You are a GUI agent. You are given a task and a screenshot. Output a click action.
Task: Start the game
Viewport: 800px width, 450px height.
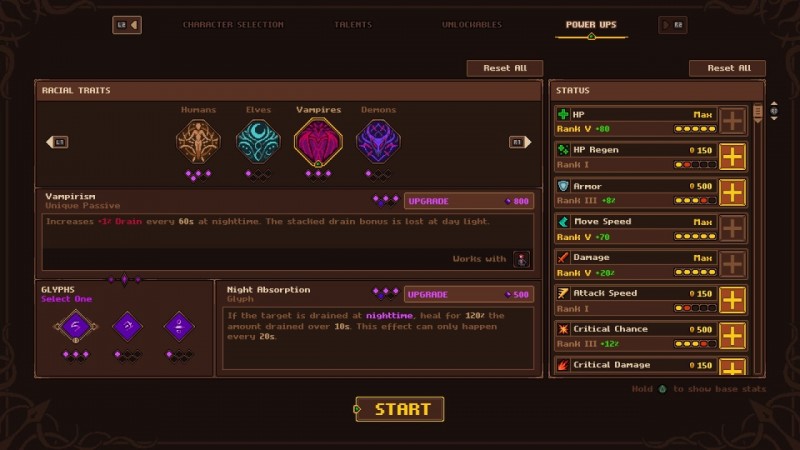tap(400, 409)
